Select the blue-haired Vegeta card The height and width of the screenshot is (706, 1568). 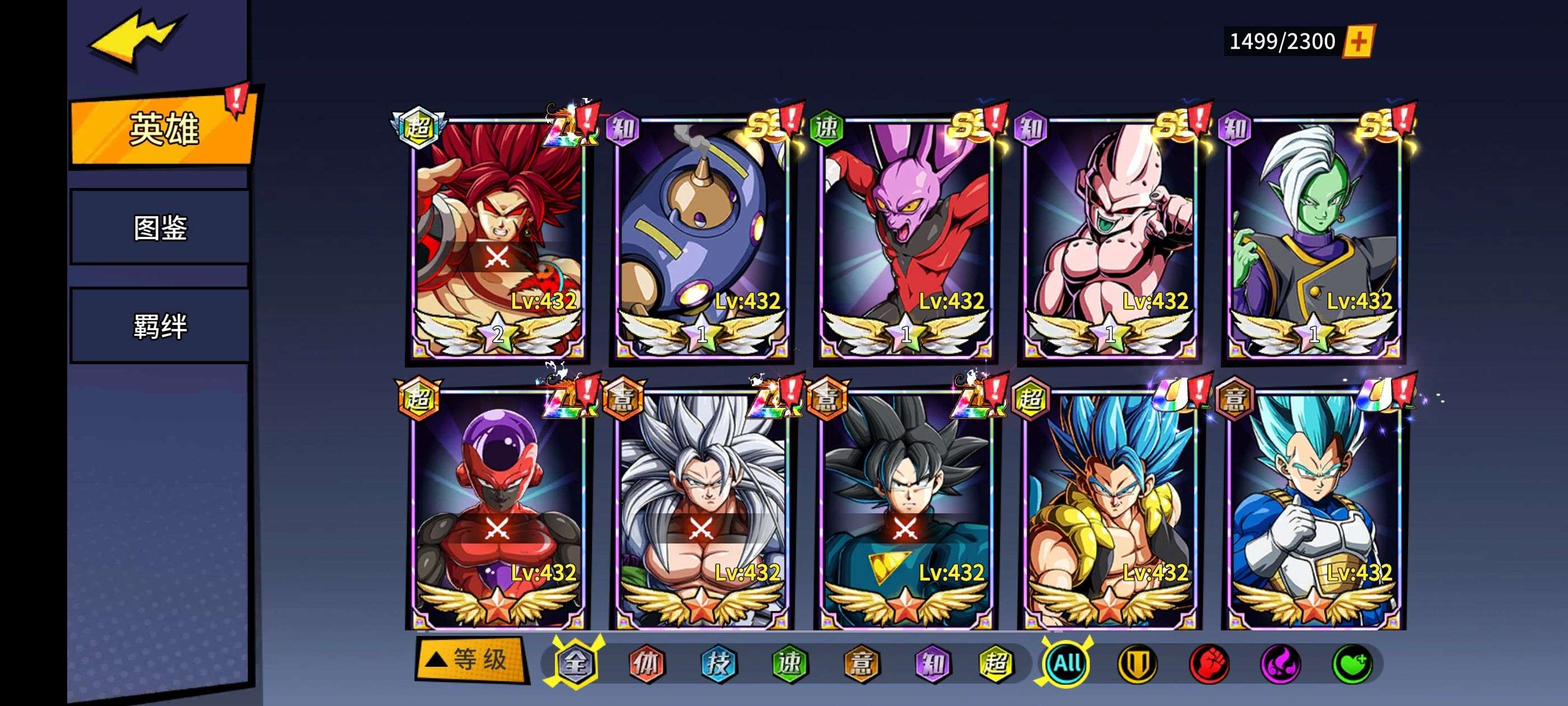1314,509
